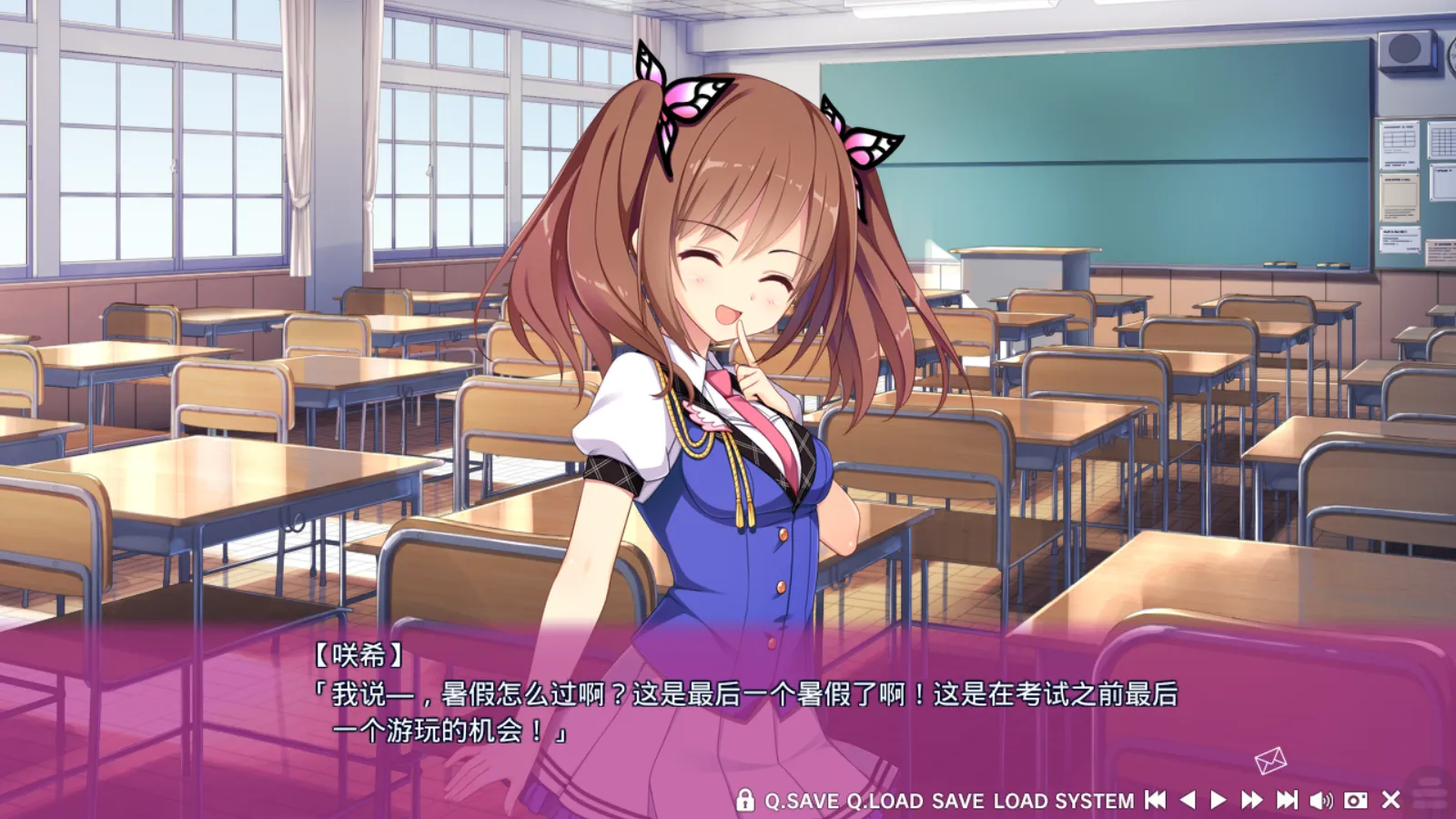Viewport: 1456px width, 819px height.
Task: Activate skip mode with the fast-forward icon
Action: [x=1252, y=801]
